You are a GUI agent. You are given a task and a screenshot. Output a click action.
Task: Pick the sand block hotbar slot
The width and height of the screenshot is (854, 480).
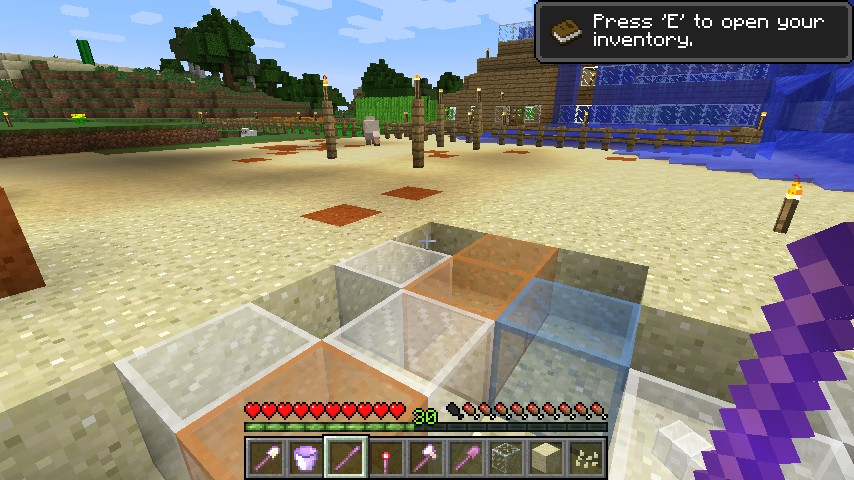[x=546, y=457]
